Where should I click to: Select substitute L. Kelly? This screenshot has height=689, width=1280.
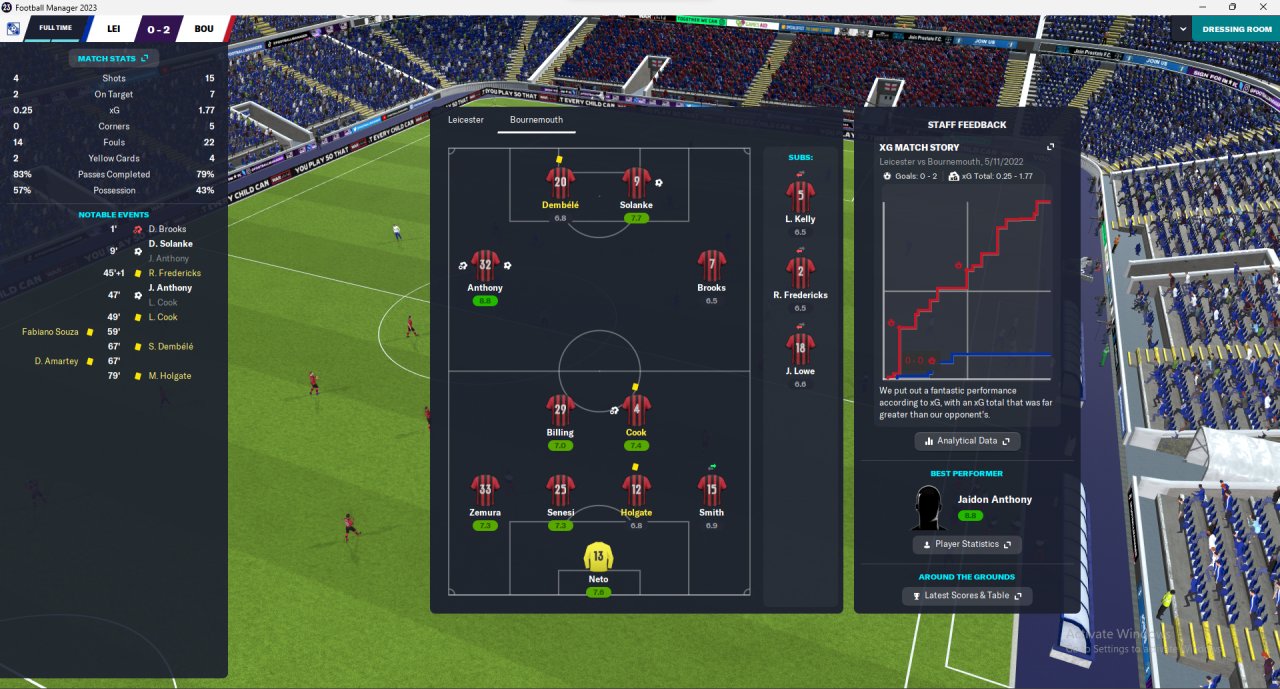pos(800,197)
